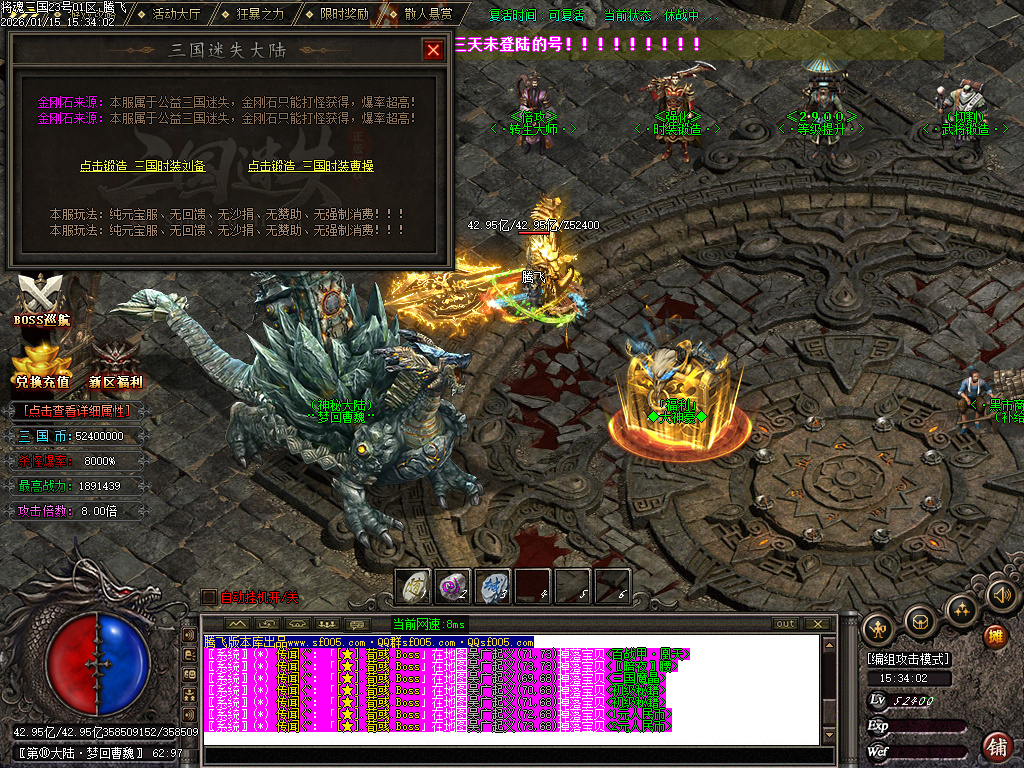Image resolution: width=1024 pixels, height=768 pixels.
Task: Open 兑换充值 gold ingot exchange
Action: [x=42, y=366]
